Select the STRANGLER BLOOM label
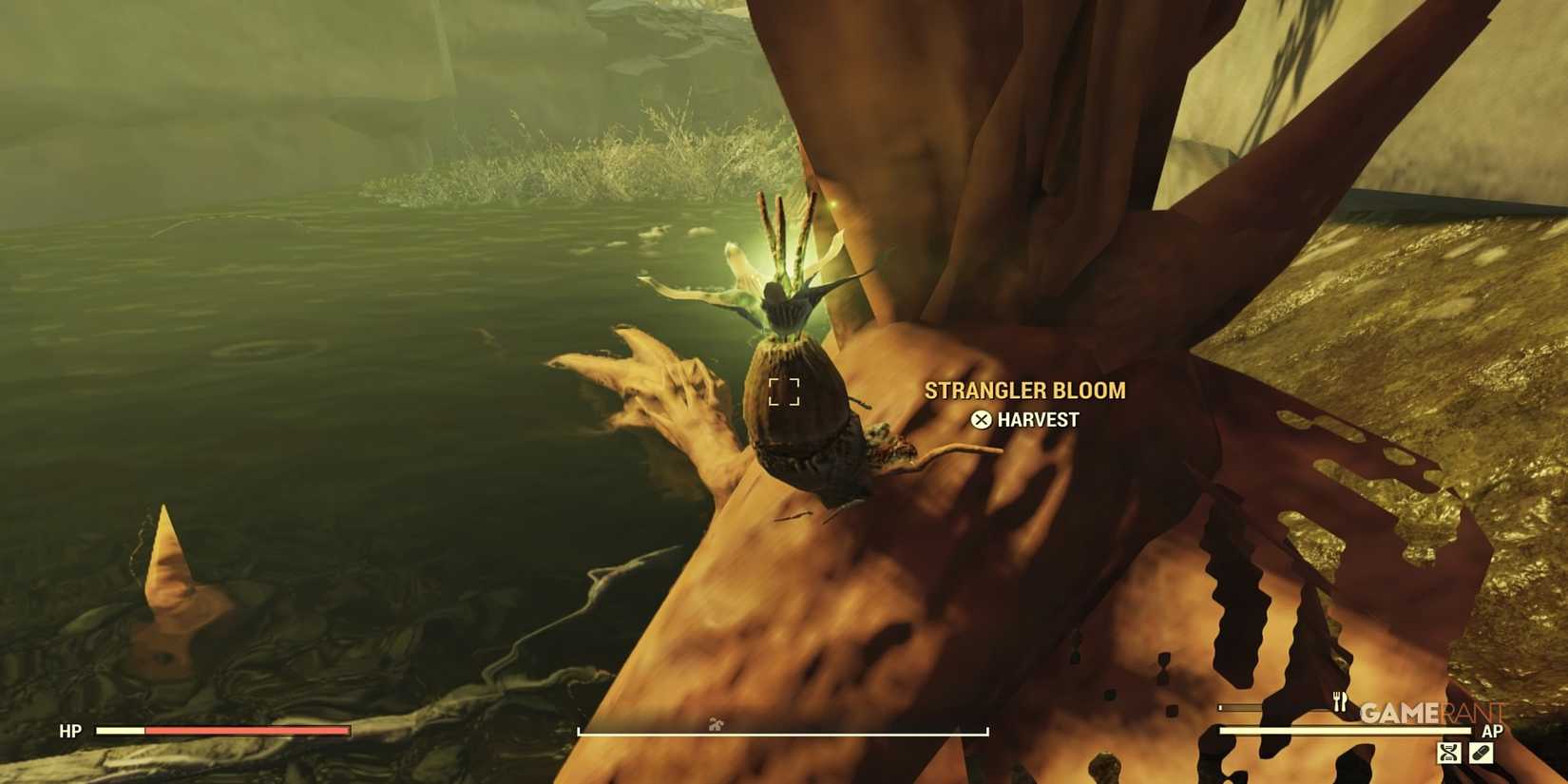The width and height of the screenshot is (1568, 784). coord(1024,390)
